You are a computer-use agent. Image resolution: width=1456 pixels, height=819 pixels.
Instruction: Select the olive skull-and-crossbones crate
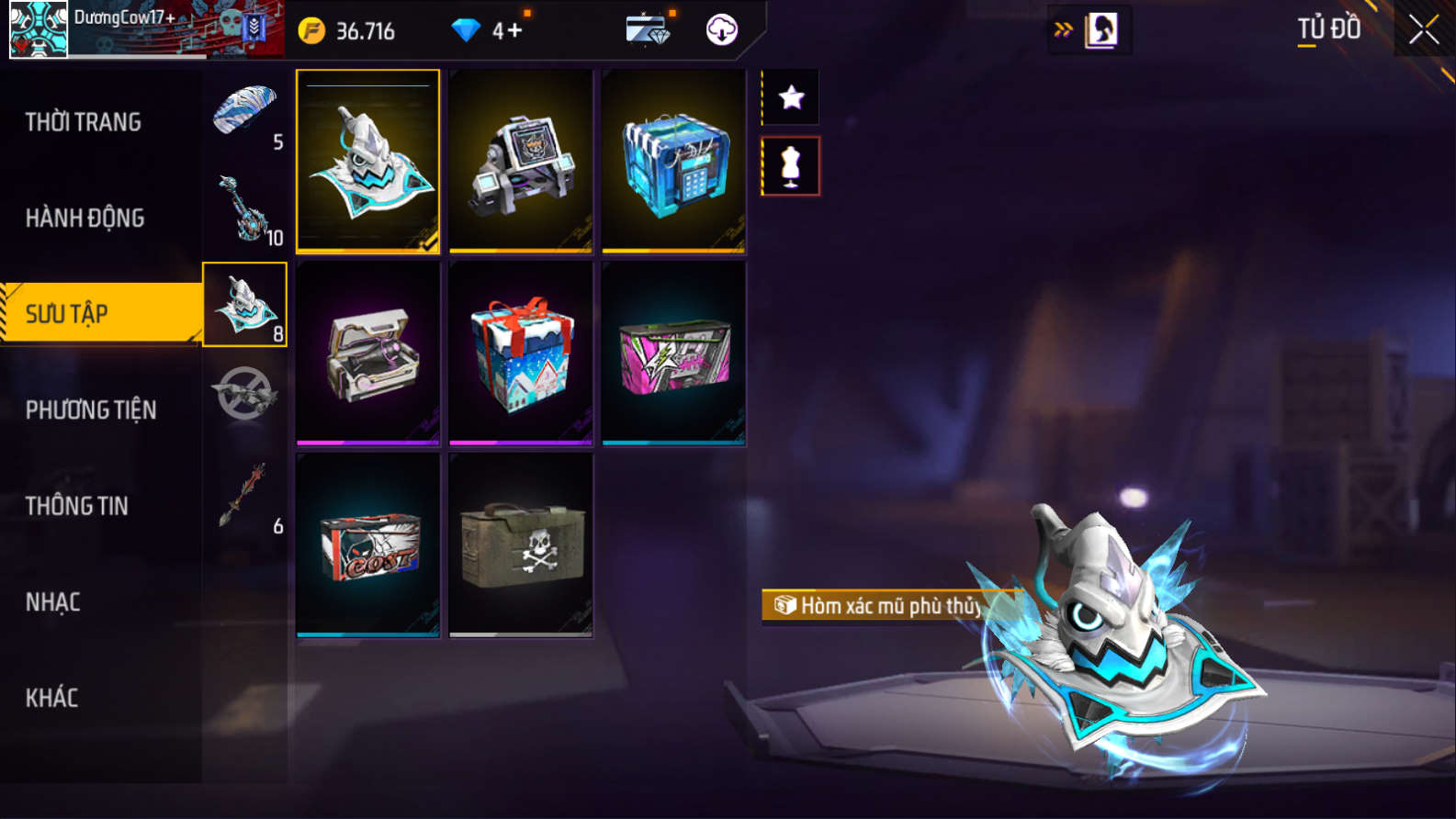[521, 544]
